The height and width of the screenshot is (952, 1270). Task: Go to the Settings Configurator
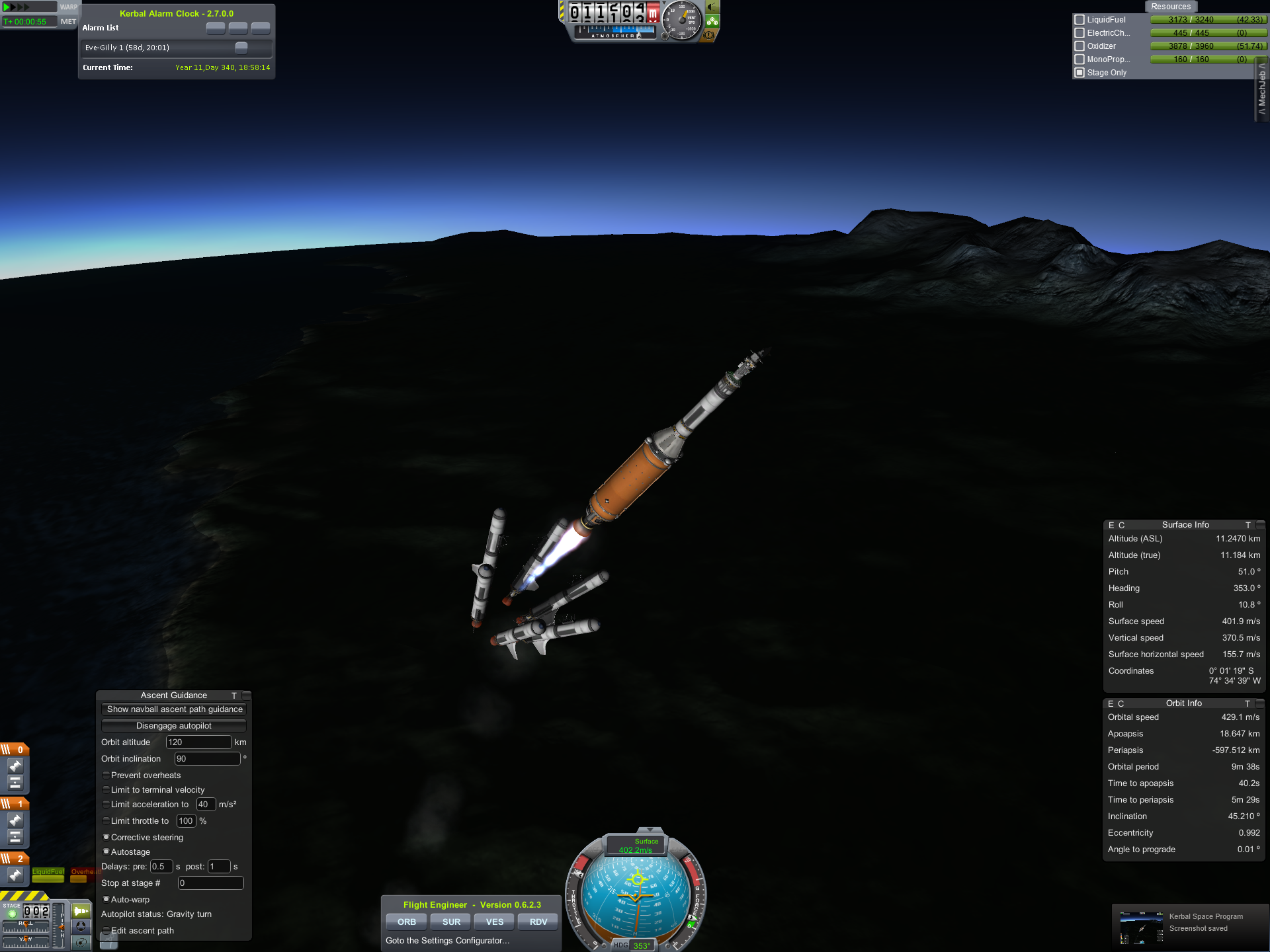click(448, 940)
